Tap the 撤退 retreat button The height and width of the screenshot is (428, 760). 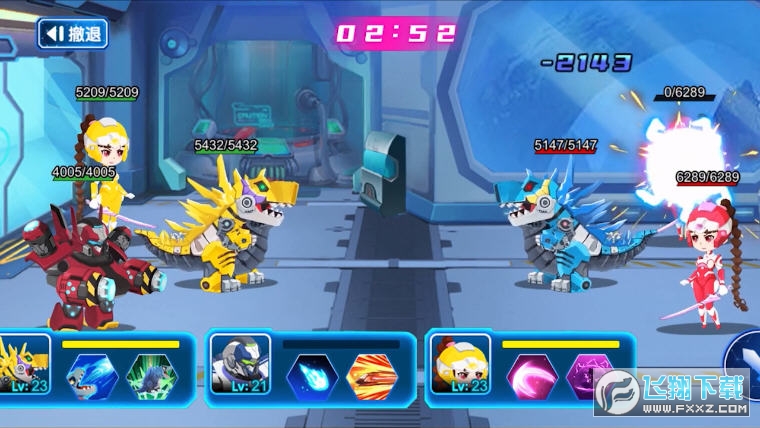tap(72, 34)
